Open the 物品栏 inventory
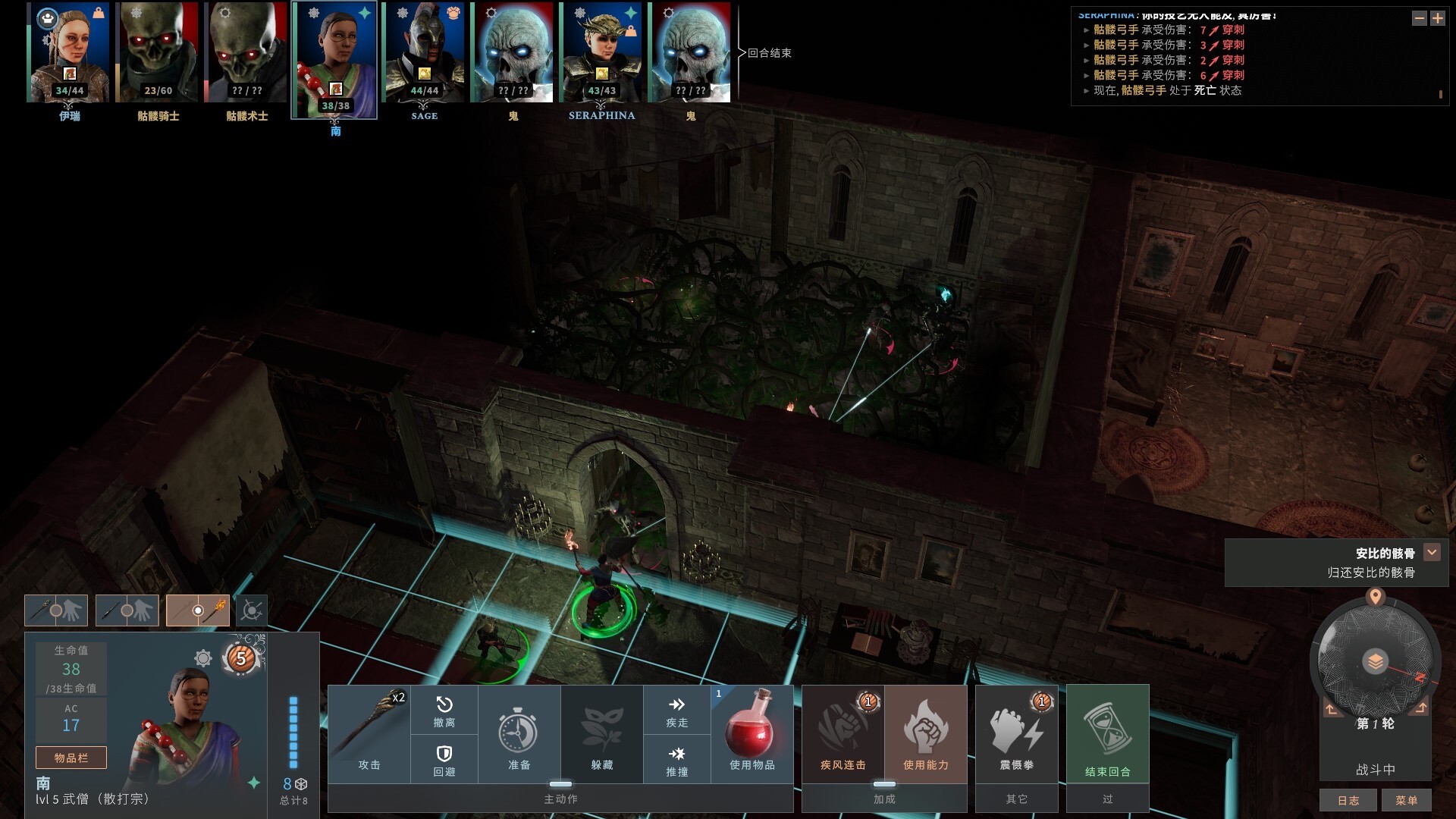The height and width of the screenshot is (819, 1456). tap(71, 758)
